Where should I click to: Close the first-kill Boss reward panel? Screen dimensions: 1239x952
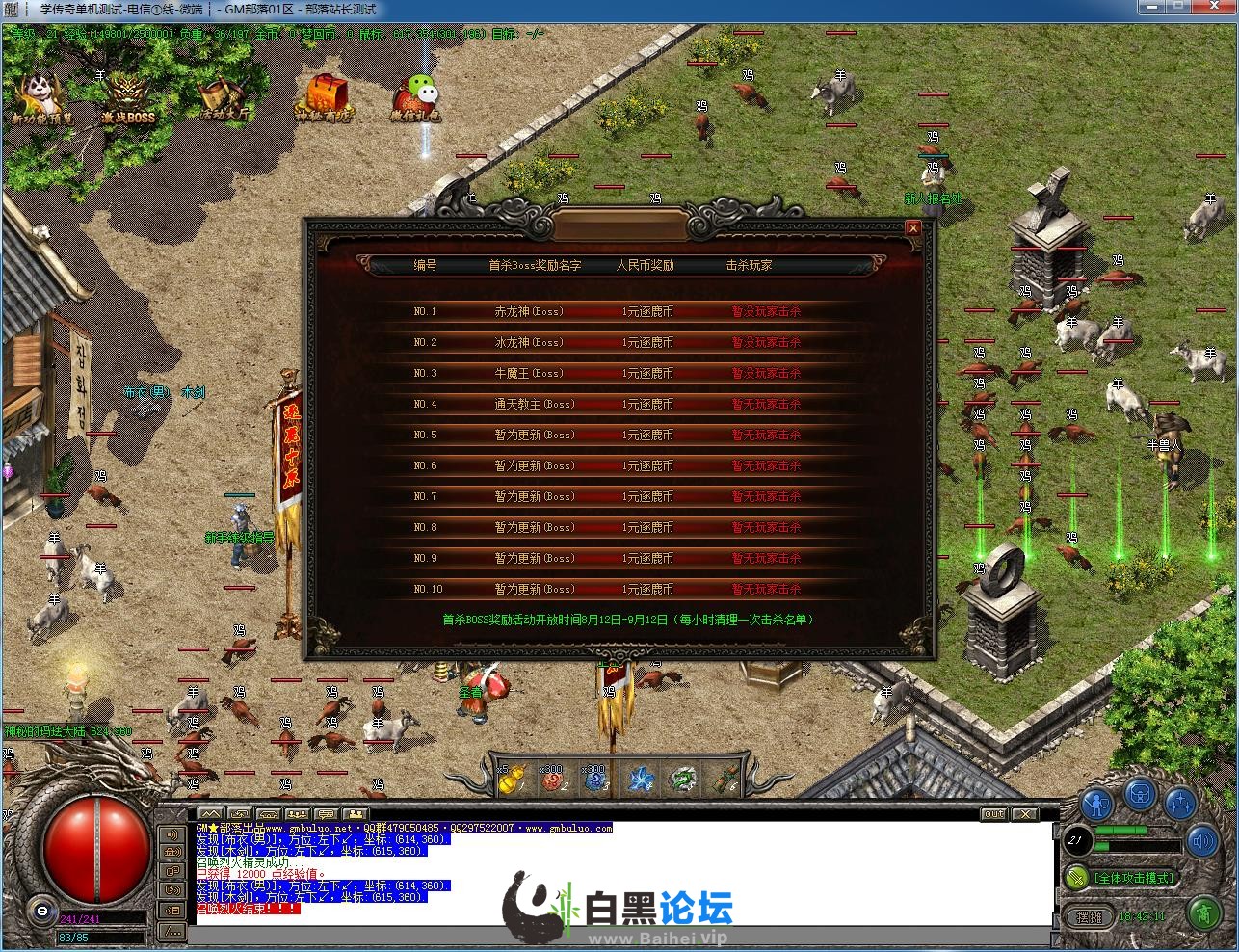coord(913,228)
